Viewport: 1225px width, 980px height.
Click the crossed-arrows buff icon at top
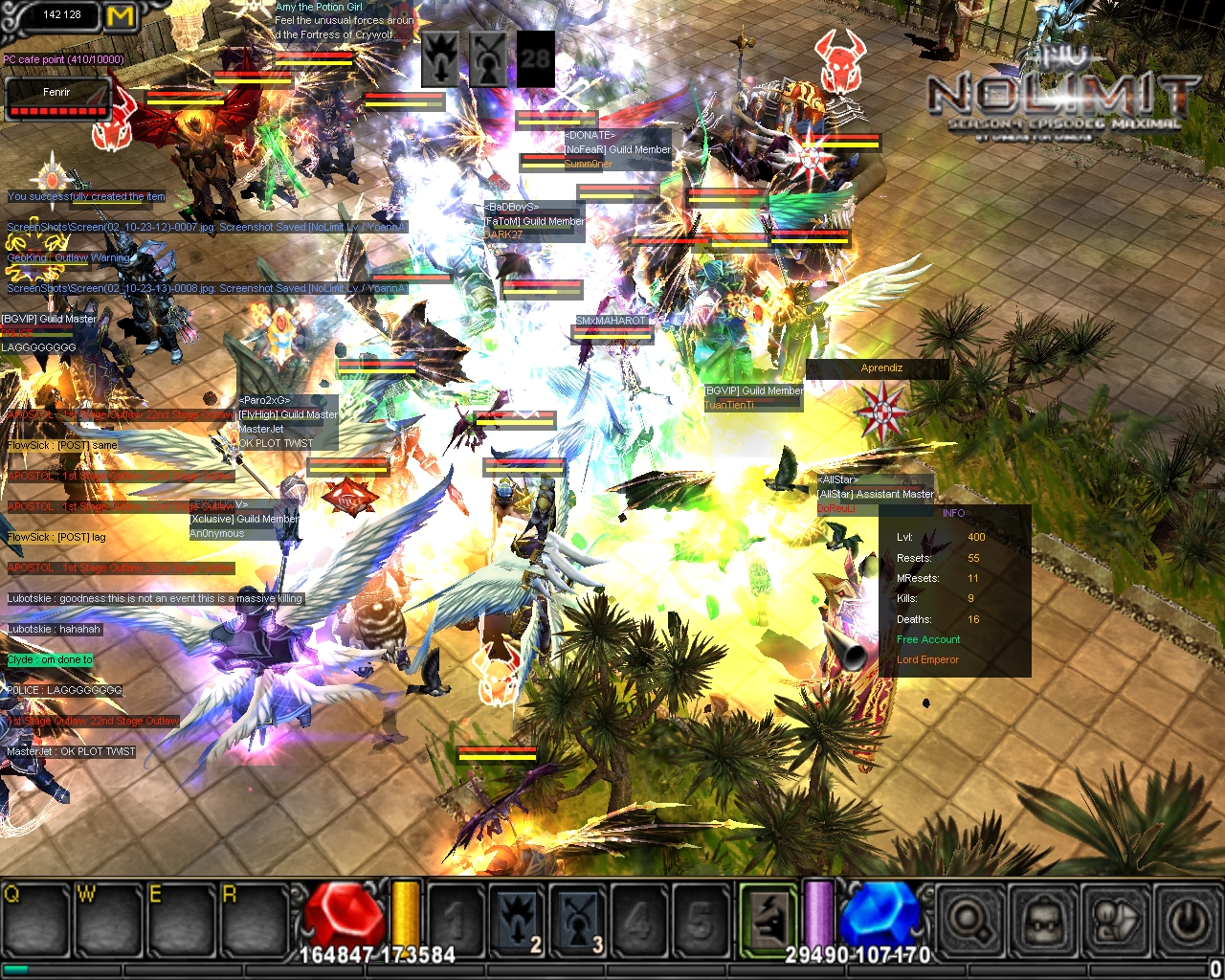(488, 57)
